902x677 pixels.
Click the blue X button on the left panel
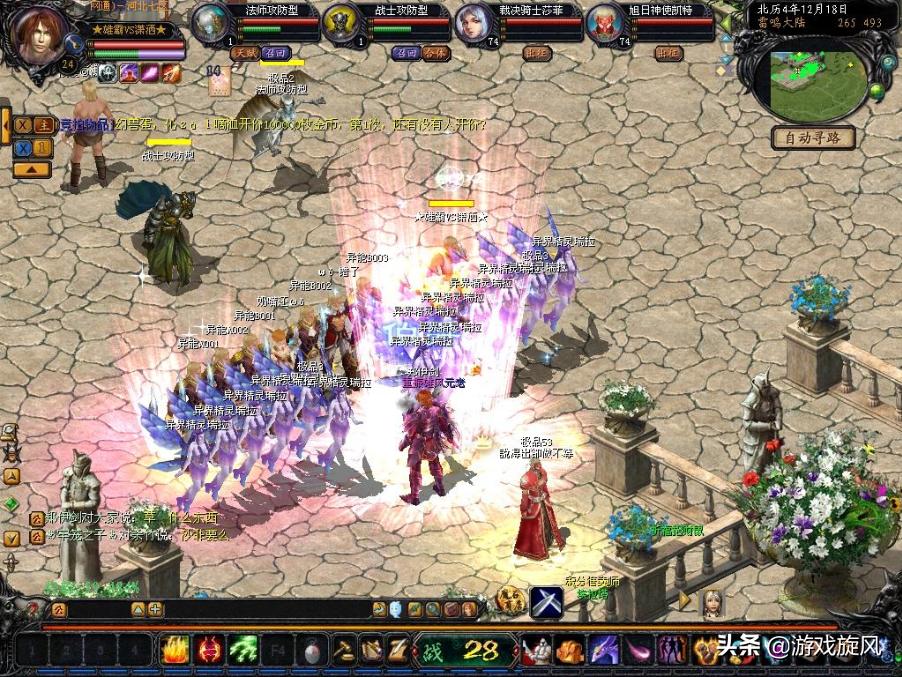[x=22, y=148]
